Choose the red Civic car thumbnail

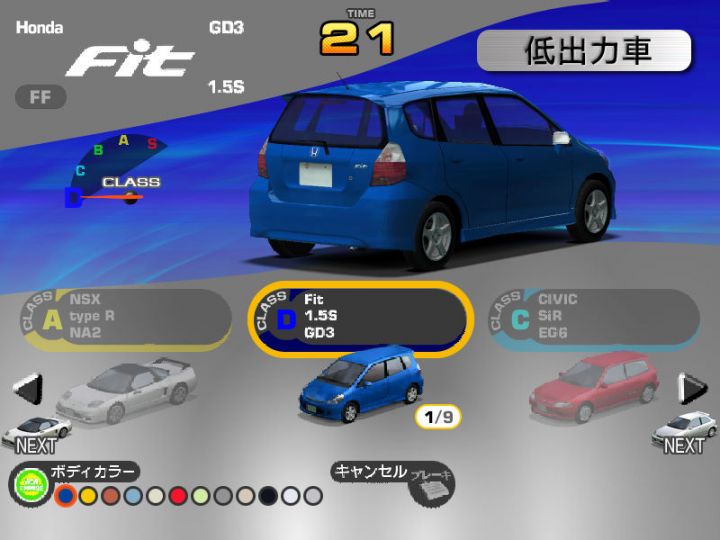(x=594, y=387)
